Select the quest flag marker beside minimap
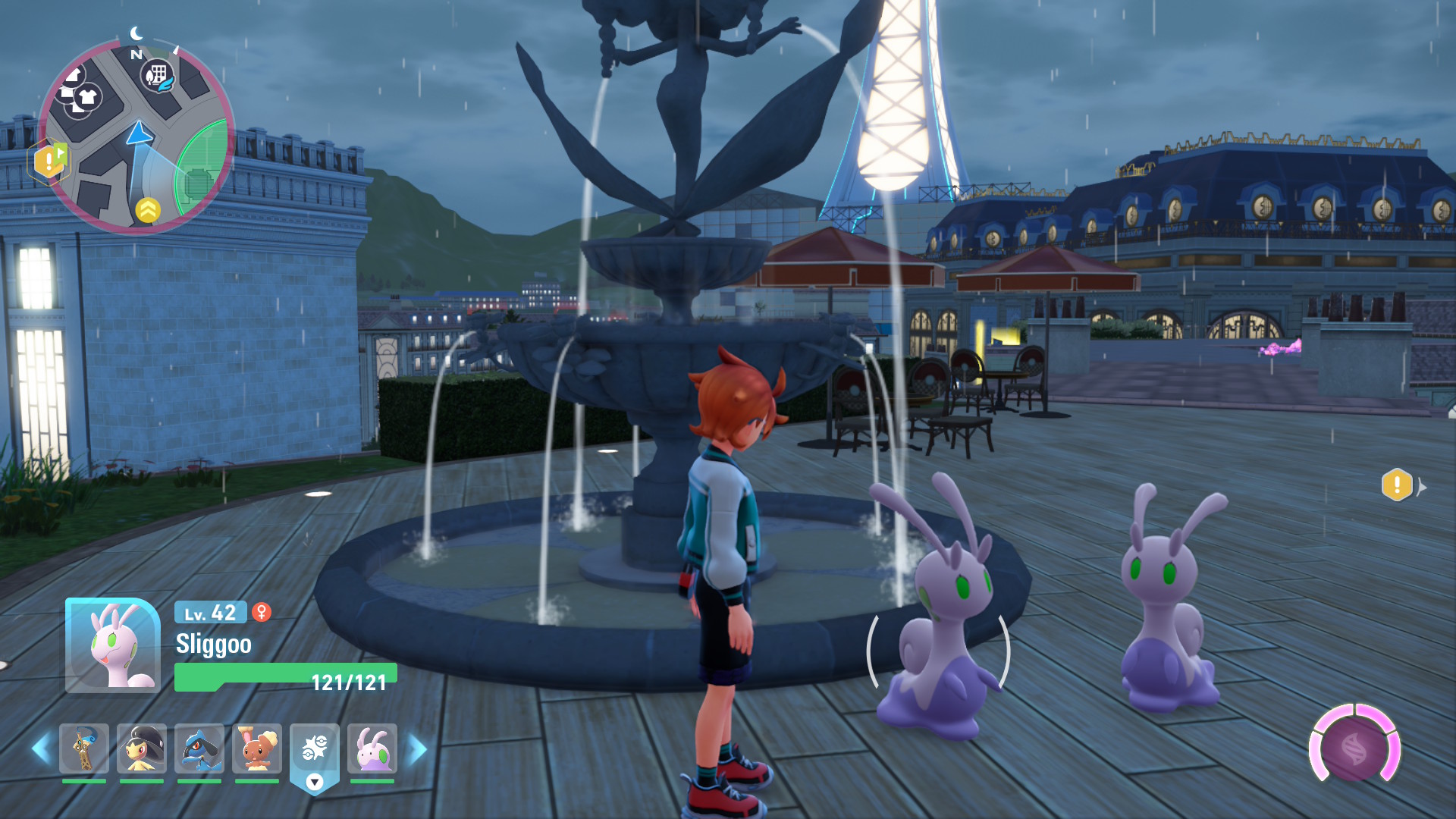Screen dimensions: 1456x819 click(50, 160)
